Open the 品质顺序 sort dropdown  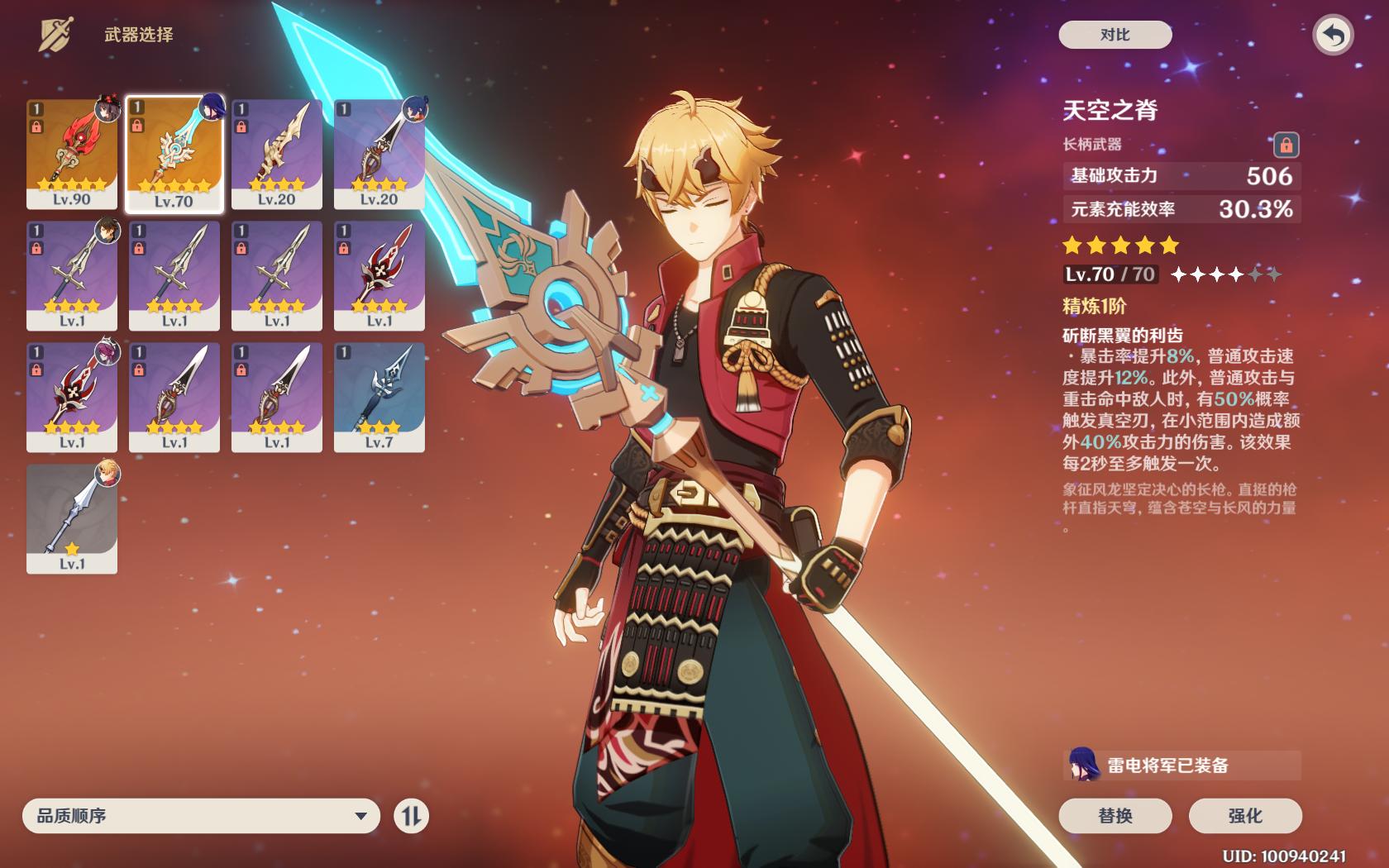[201, 816]
